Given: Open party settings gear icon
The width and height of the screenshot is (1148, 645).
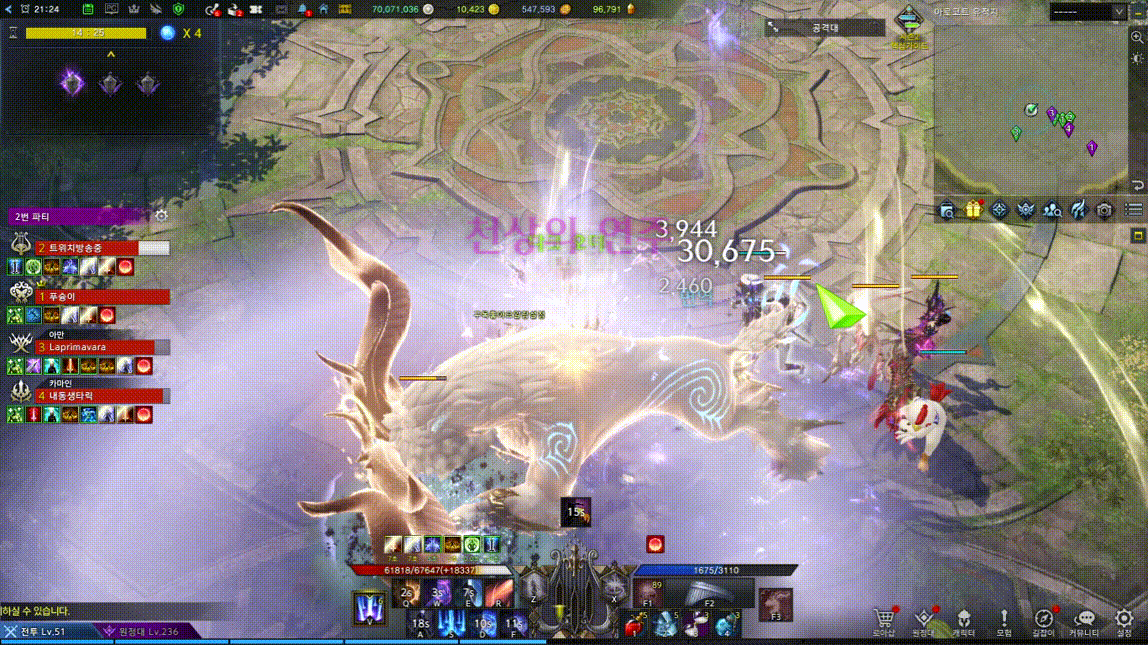Looking at the screenshot, I should click(161, 216).
